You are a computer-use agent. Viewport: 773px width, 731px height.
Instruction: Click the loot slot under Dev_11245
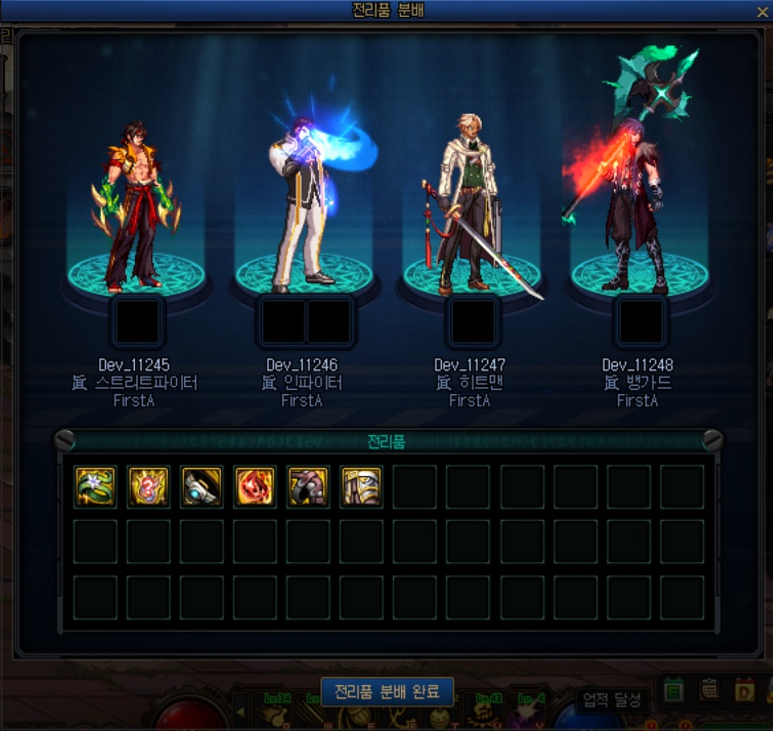[137, 322]
